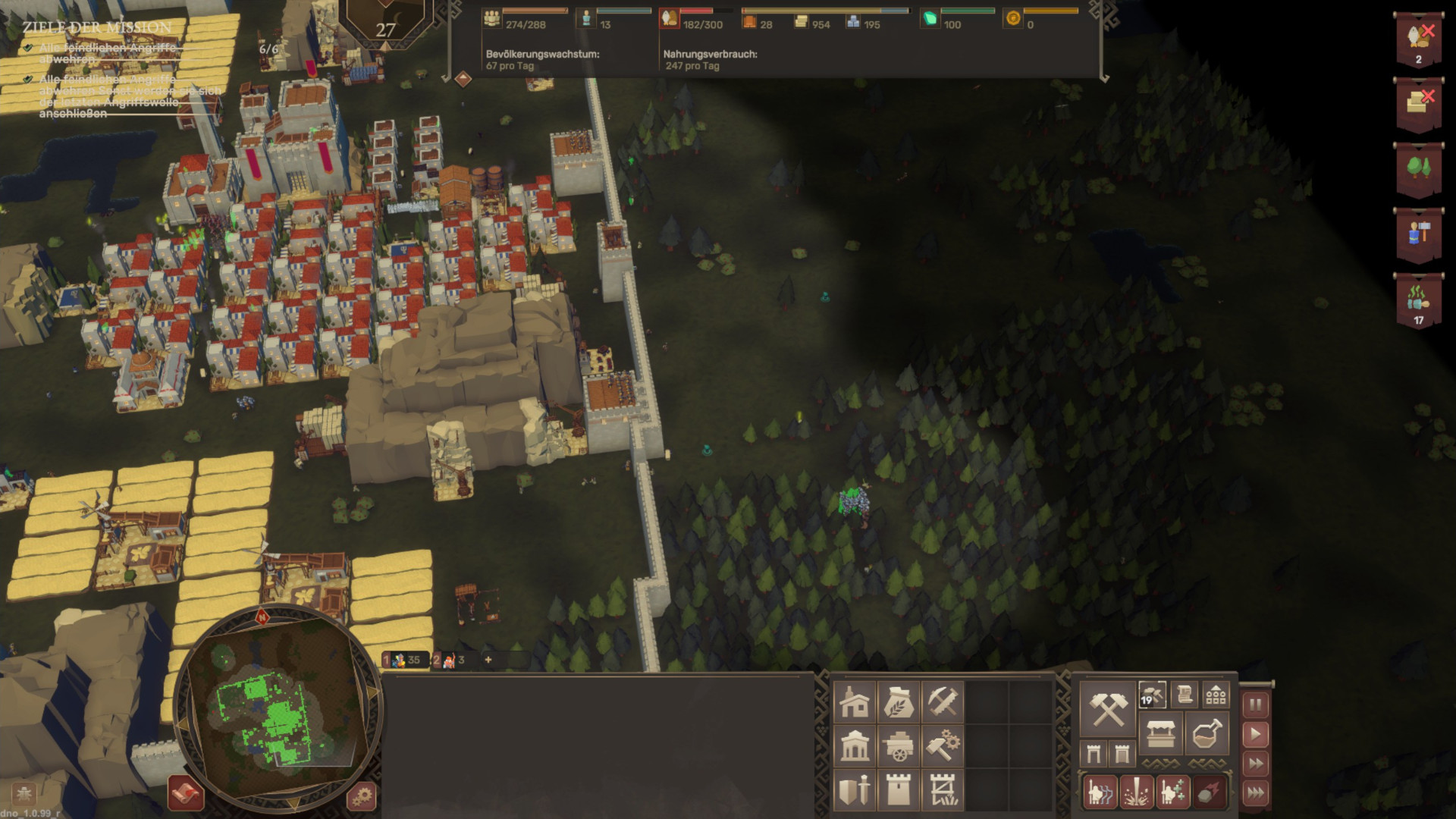Viewport: 1456px width, 819px height.
Task: Add a new army group with plus
Action: pos(488,660)
